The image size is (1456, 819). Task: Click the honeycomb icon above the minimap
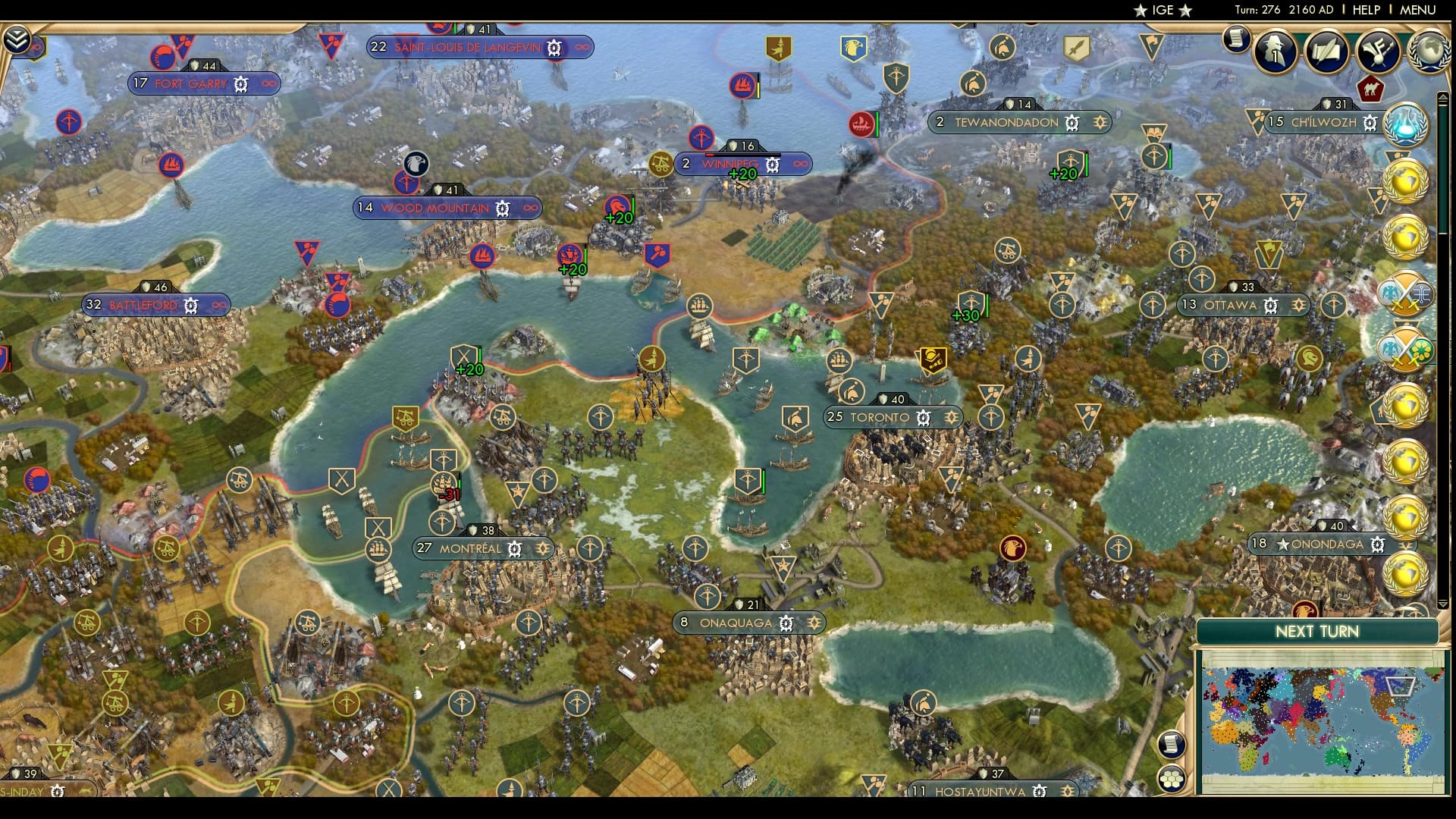[1172, 778]
